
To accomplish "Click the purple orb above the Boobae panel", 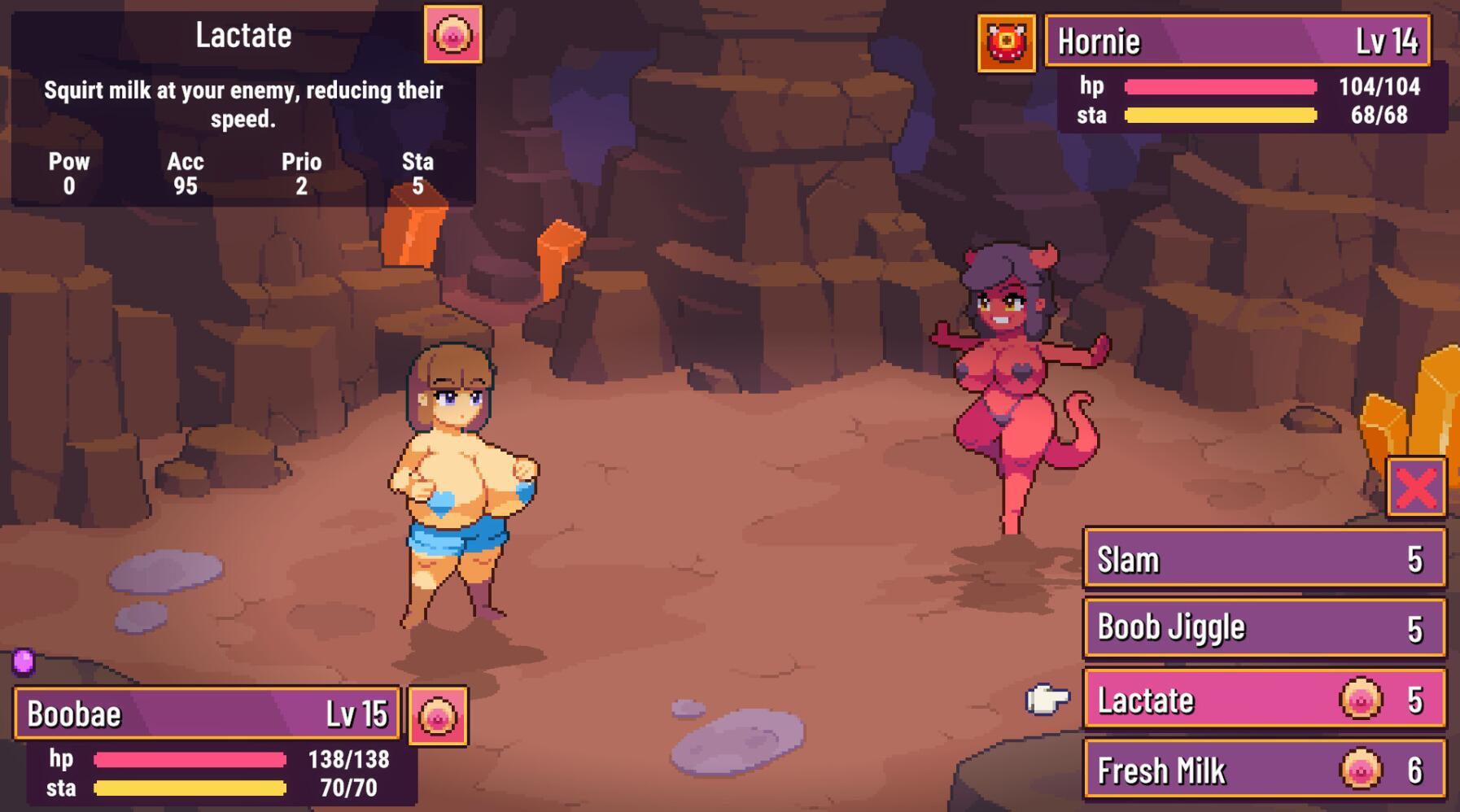I will pos(23,663).
